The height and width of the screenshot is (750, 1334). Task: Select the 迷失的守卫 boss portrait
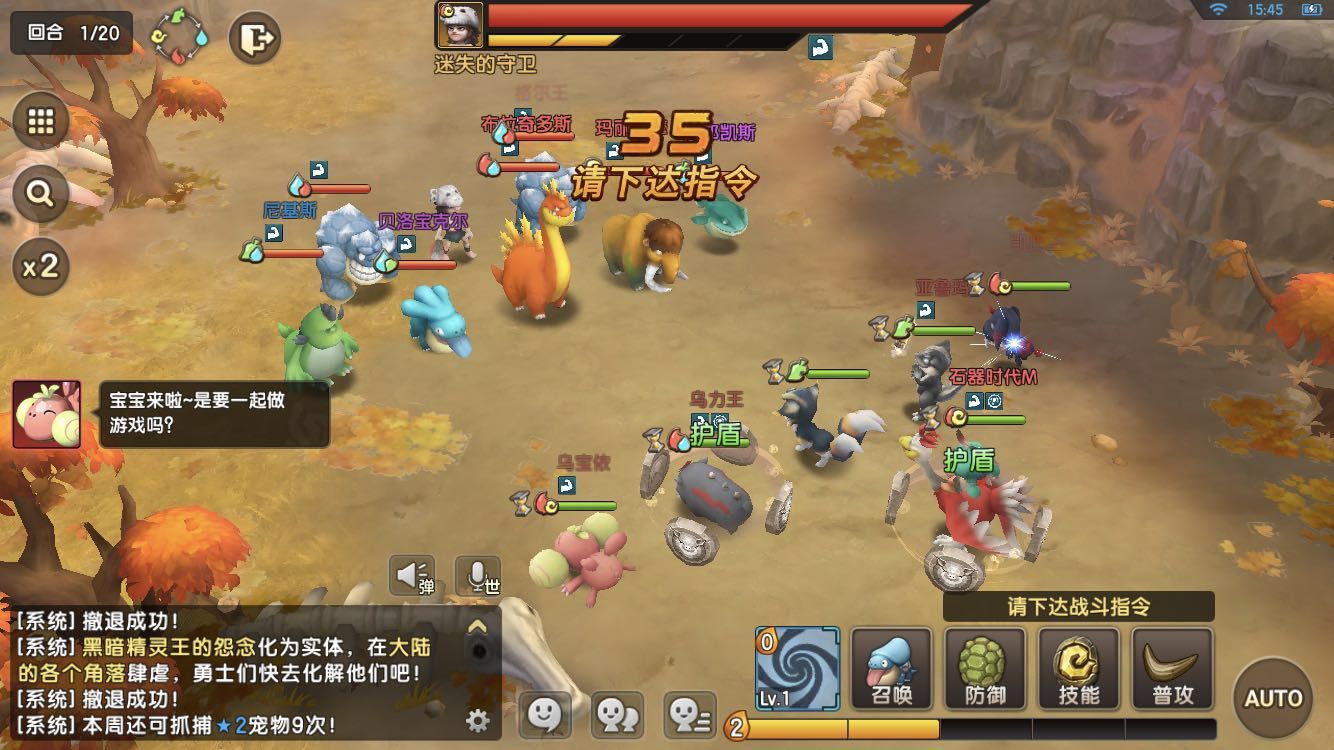click(x=460, y=25)
